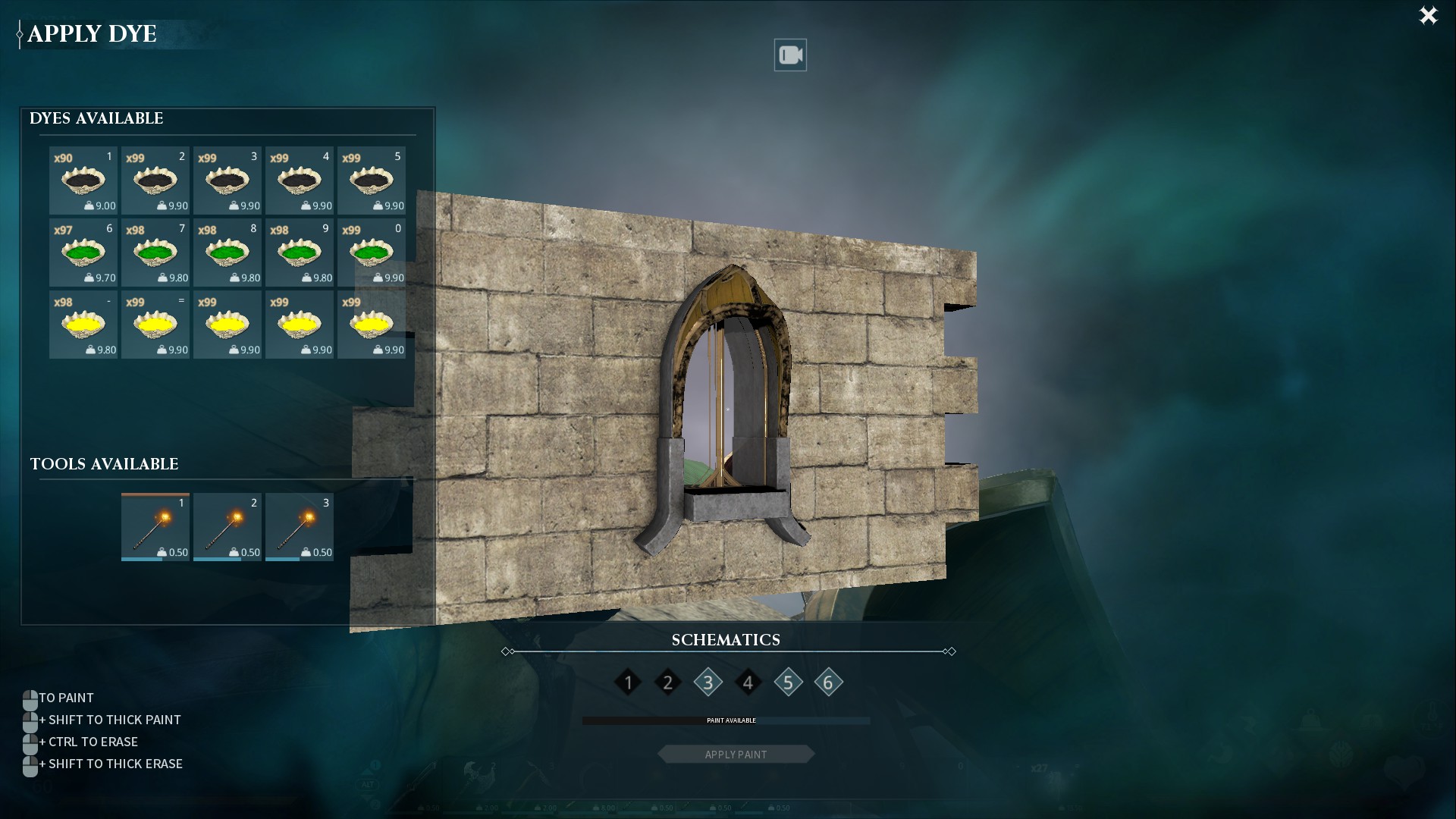Select the black dye in slot 1
This screenshot has width=1456, height=819.
point(83,180)
